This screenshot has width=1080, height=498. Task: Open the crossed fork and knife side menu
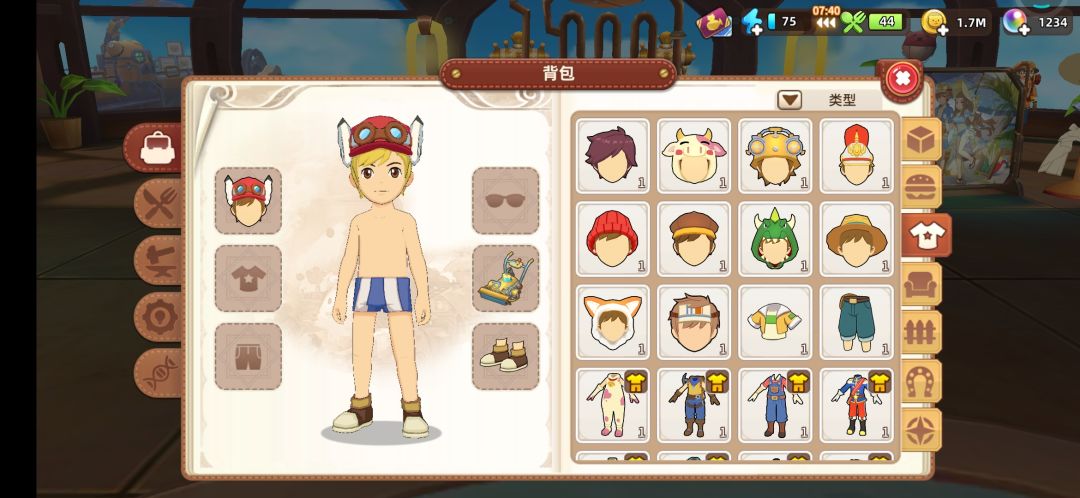(158, 205)
